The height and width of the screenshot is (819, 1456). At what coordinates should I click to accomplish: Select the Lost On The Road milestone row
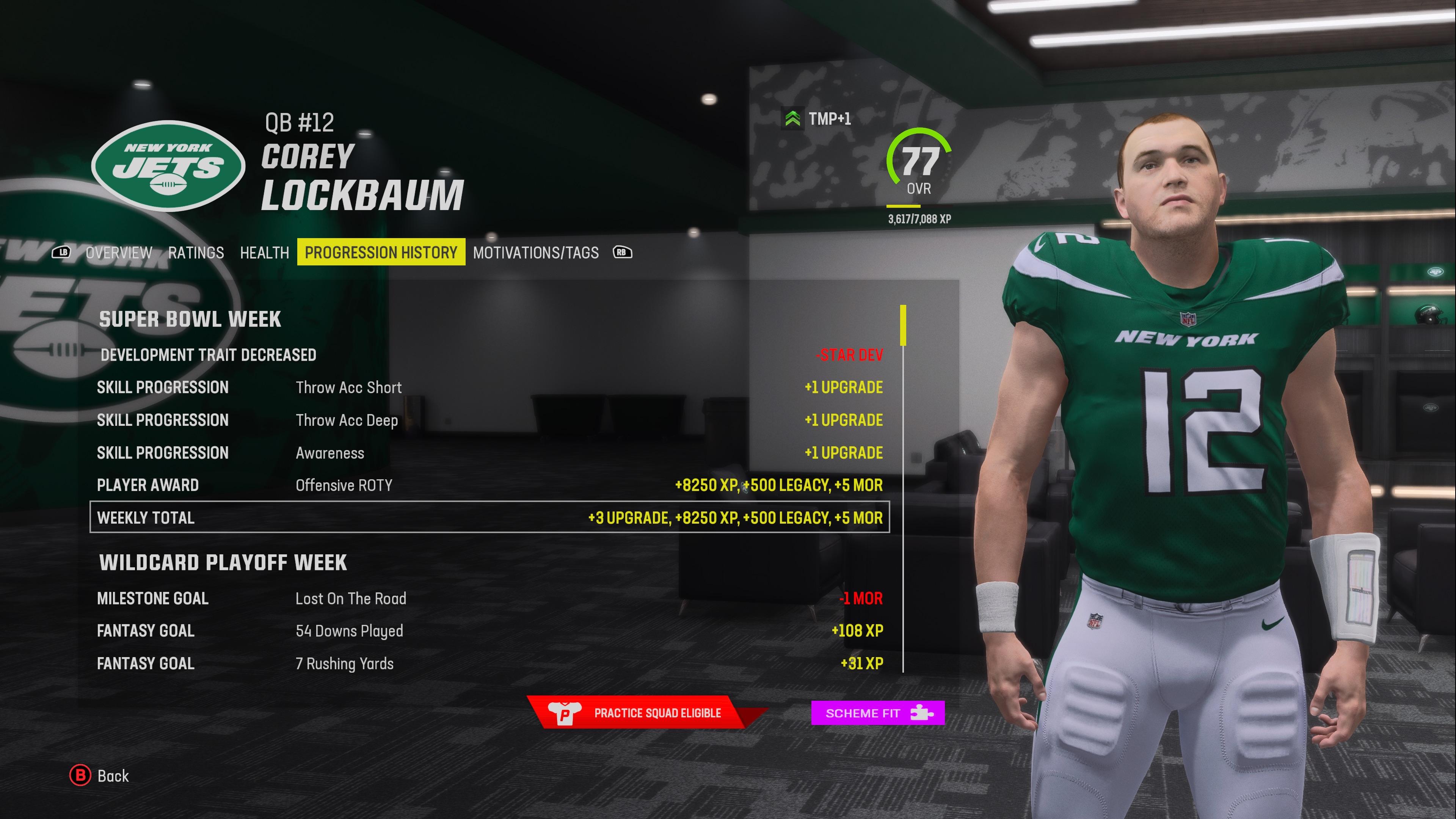(x=490, y=599)
